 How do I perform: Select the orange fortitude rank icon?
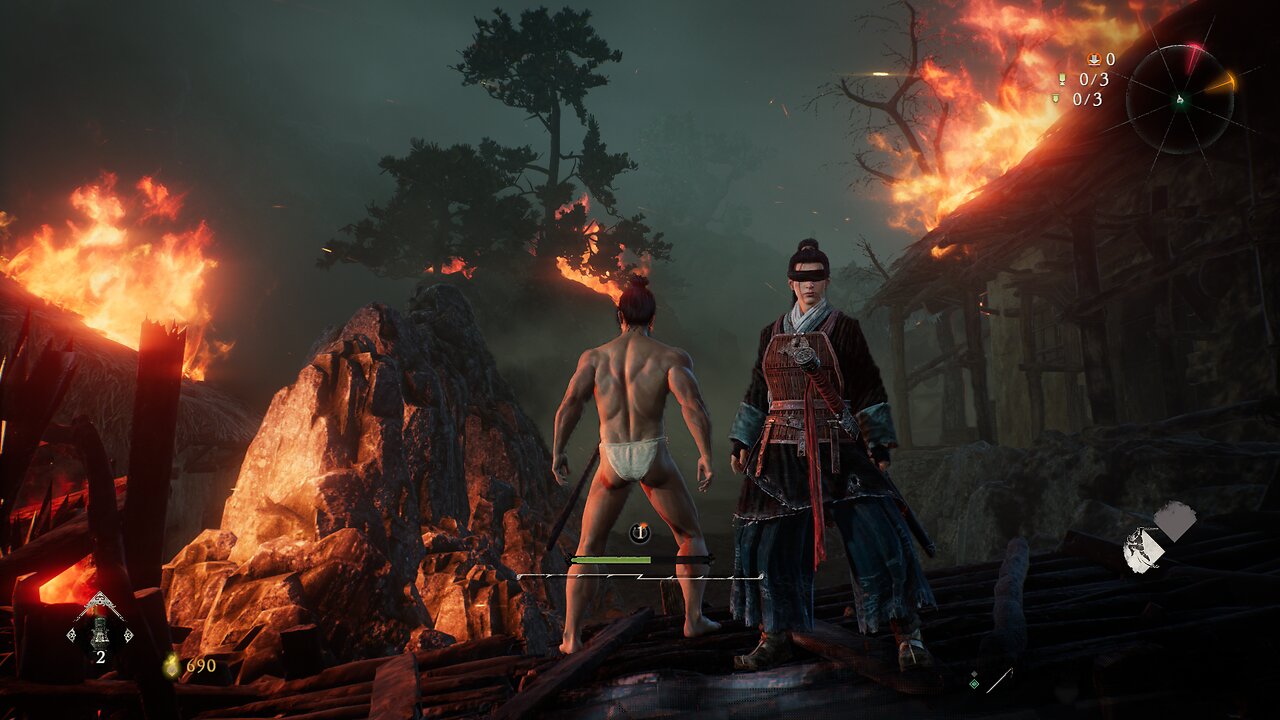click(1093, 59)
